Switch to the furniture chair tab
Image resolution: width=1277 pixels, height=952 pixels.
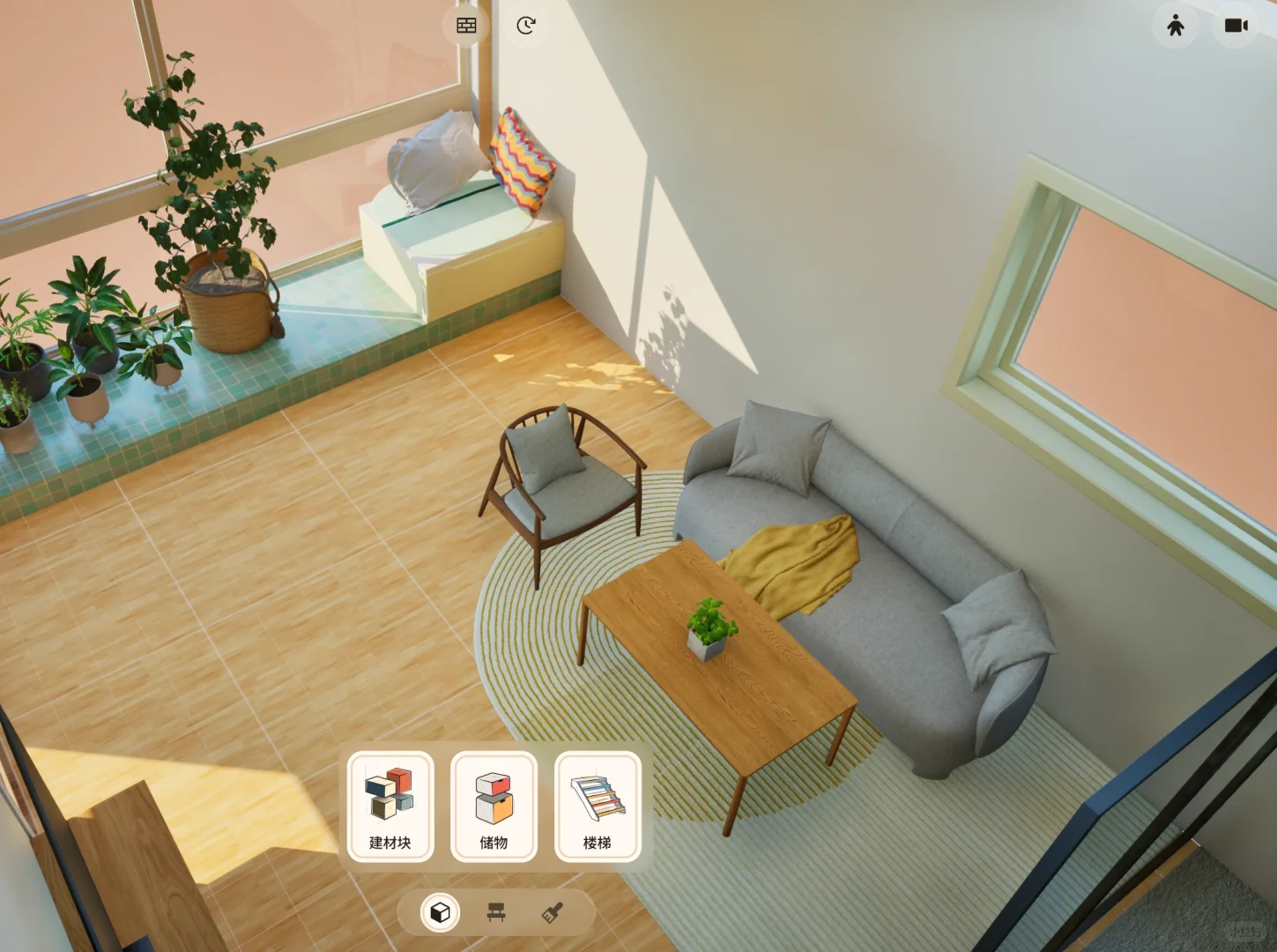[496, 912]
